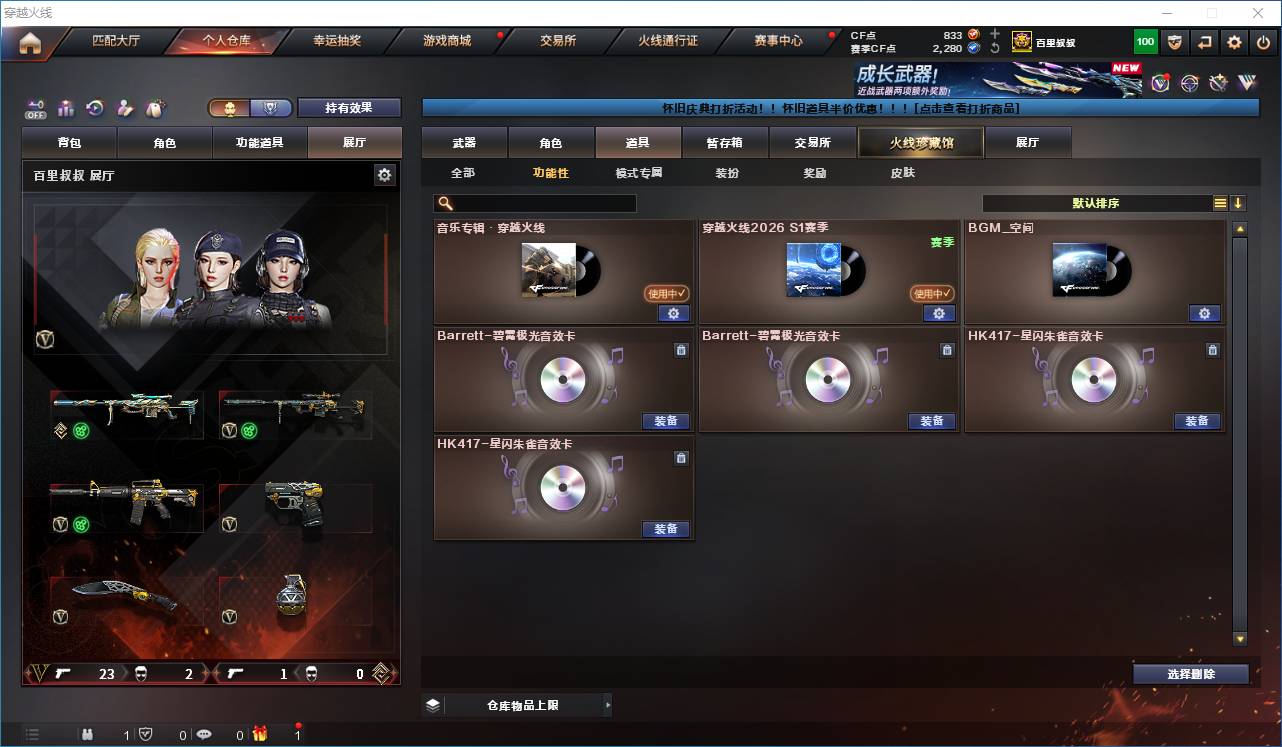Open gear settings on 音乐专辑·穿越火线 music card
The height and width of the screenshot is (747, 1282).
click(674, 313)
